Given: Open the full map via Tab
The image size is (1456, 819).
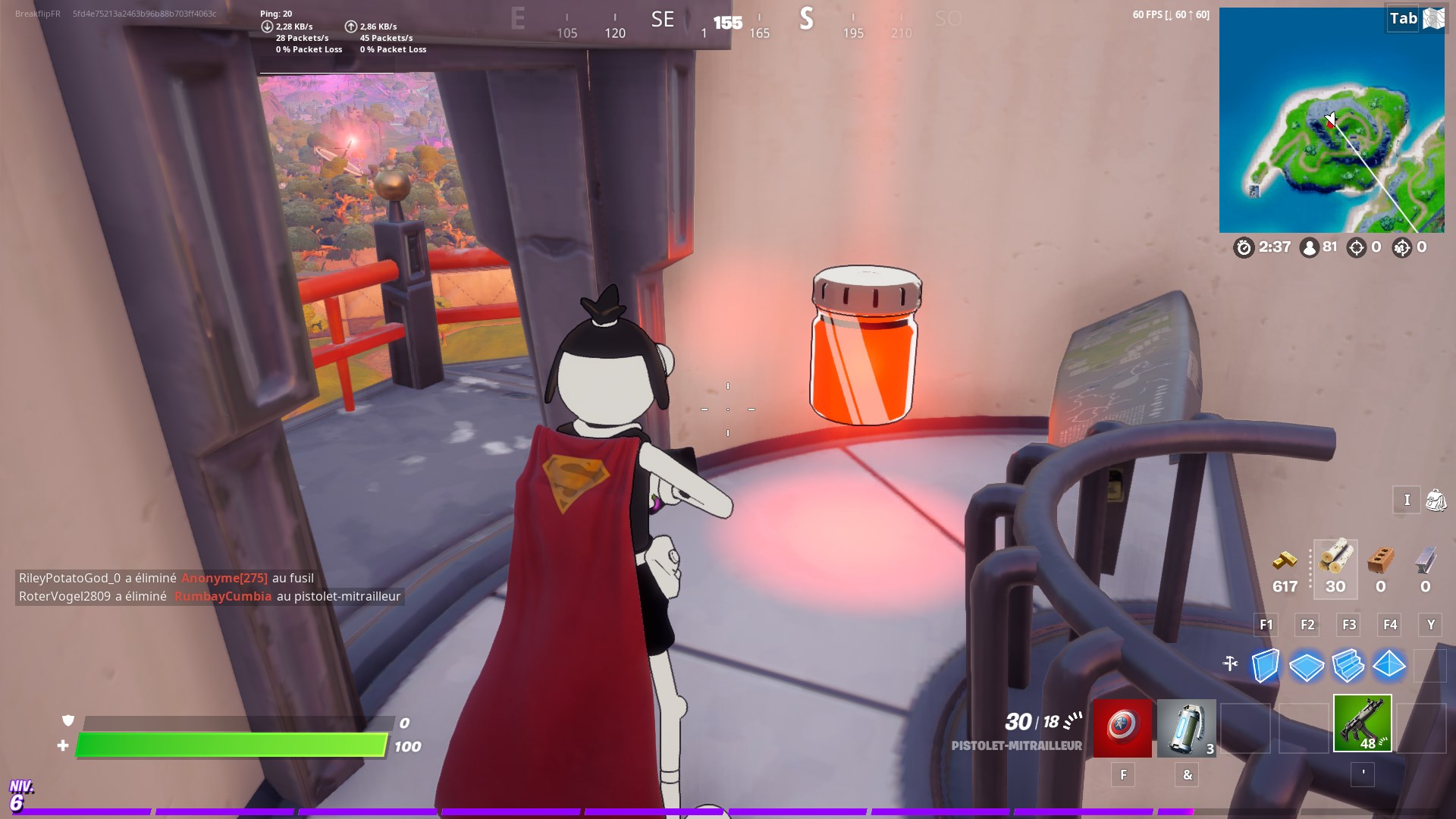Looking at the screenshot, I should tap(1402, 19).
